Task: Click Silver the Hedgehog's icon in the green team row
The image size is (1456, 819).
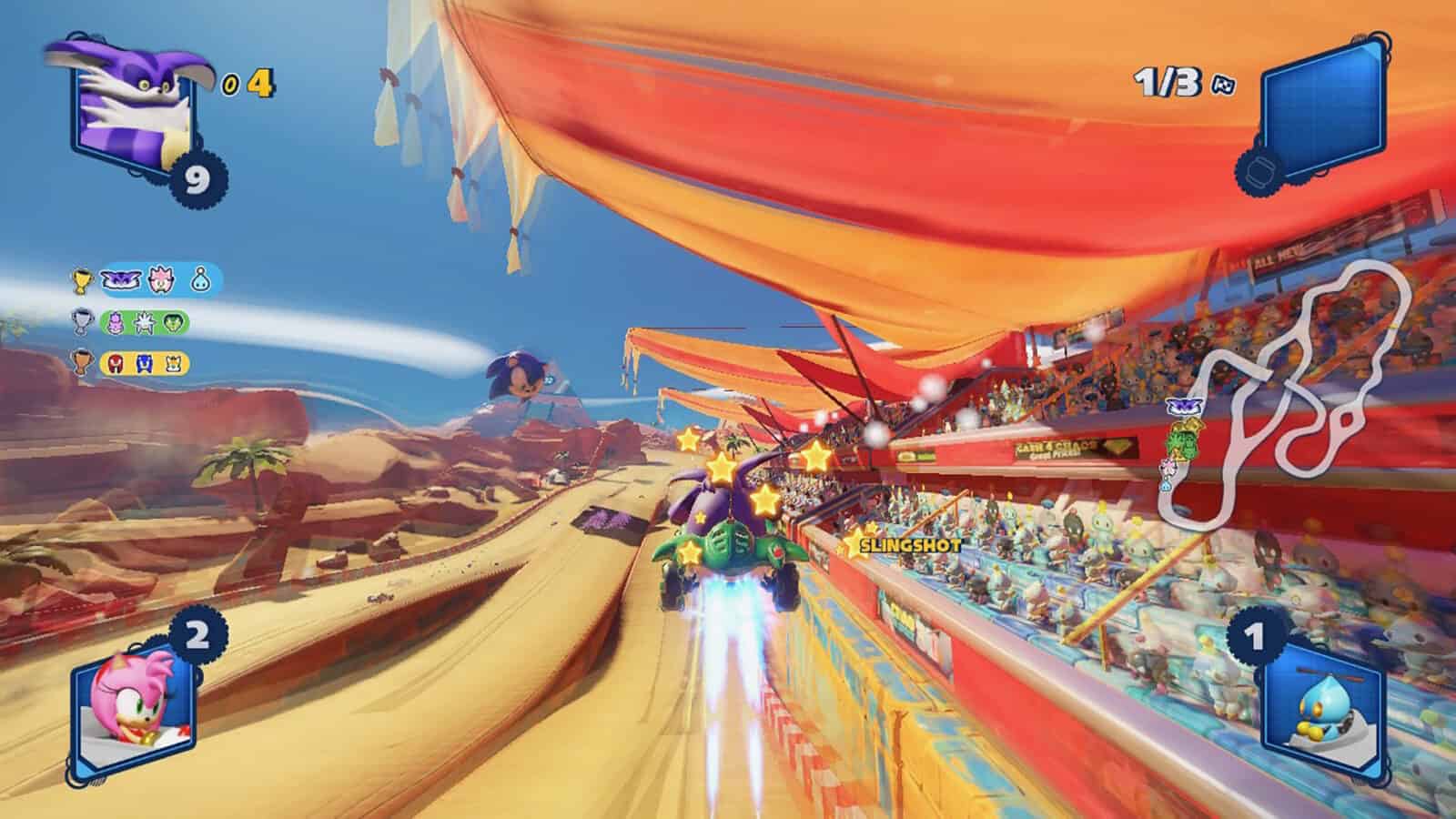Action: click(143, 320)
